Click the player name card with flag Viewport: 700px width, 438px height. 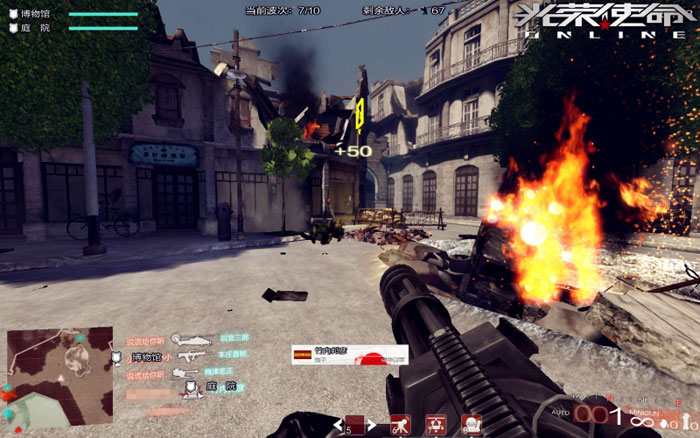[348, 354]
